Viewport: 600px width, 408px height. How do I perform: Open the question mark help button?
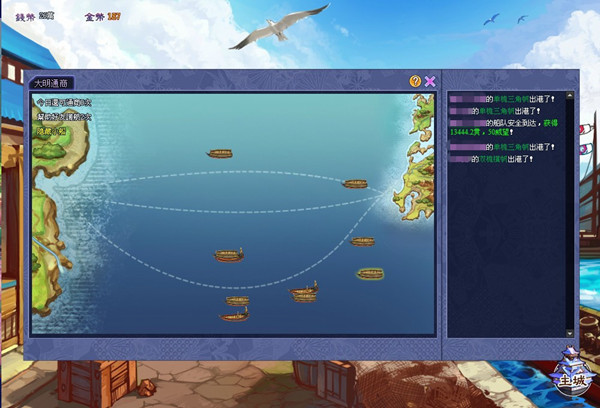415,81
